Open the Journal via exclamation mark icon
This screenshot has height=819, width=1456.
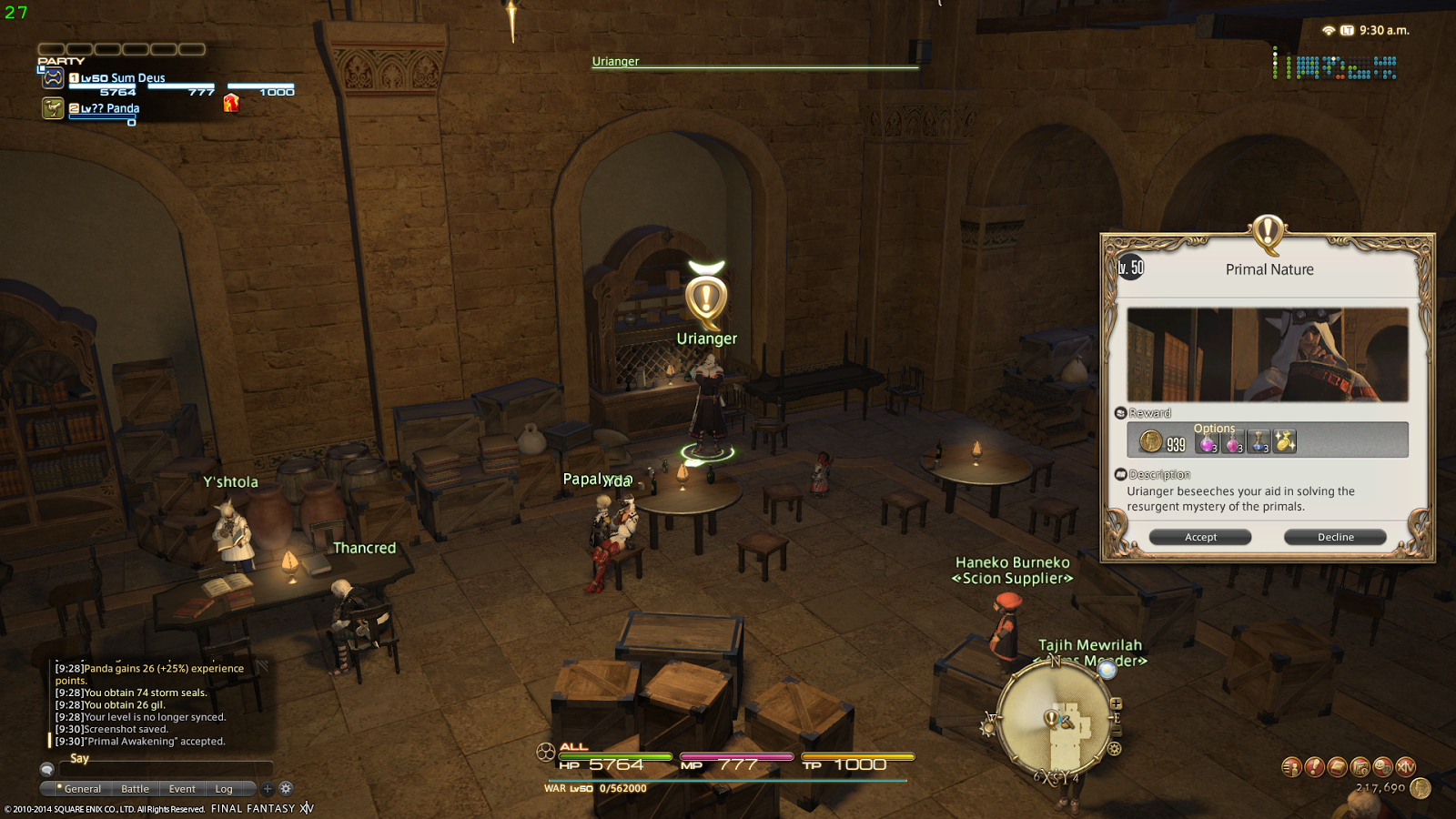click(1314, 766)
